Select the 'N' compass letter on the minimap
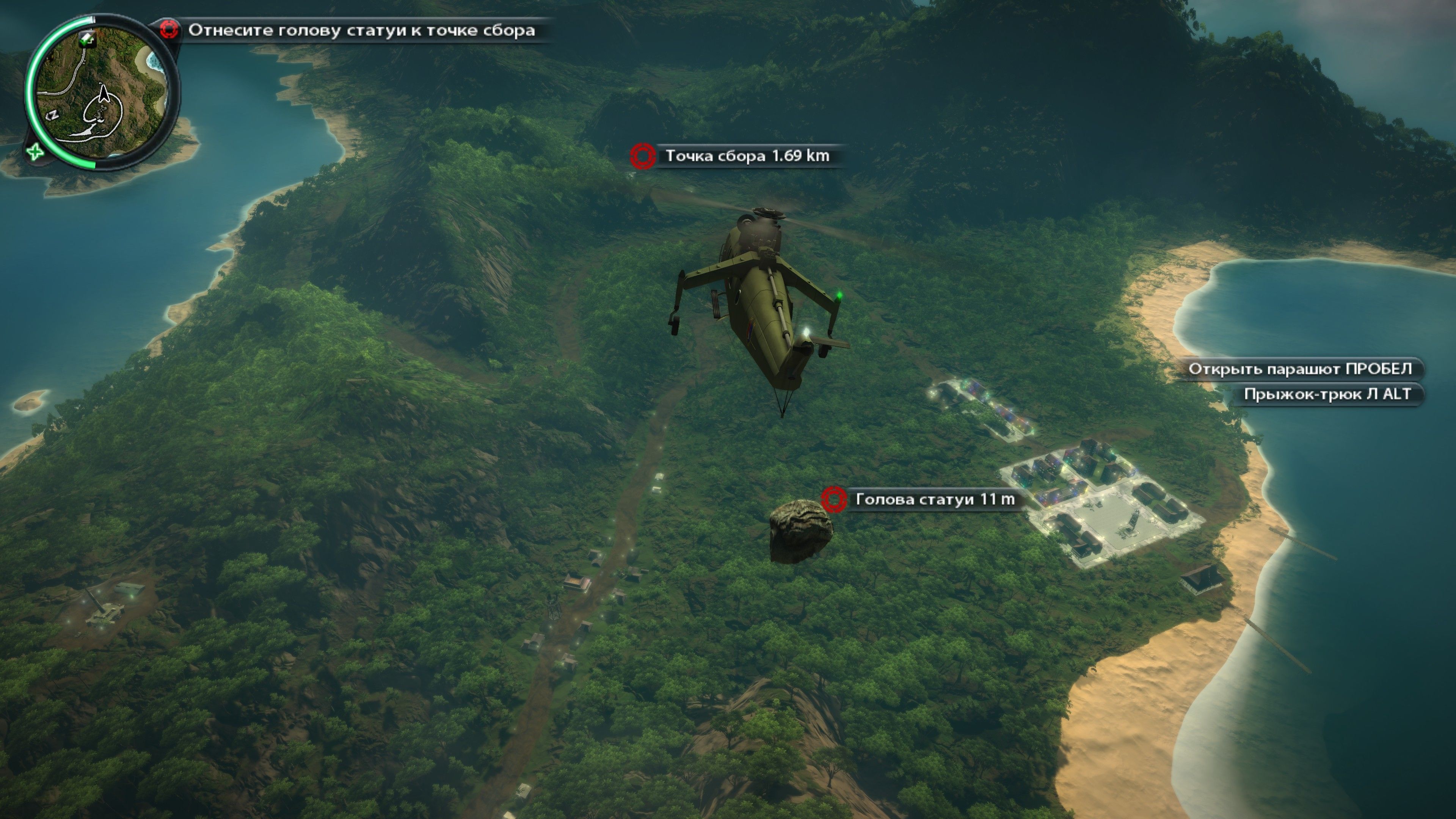The image size is (1456, 819). [53, 115]
